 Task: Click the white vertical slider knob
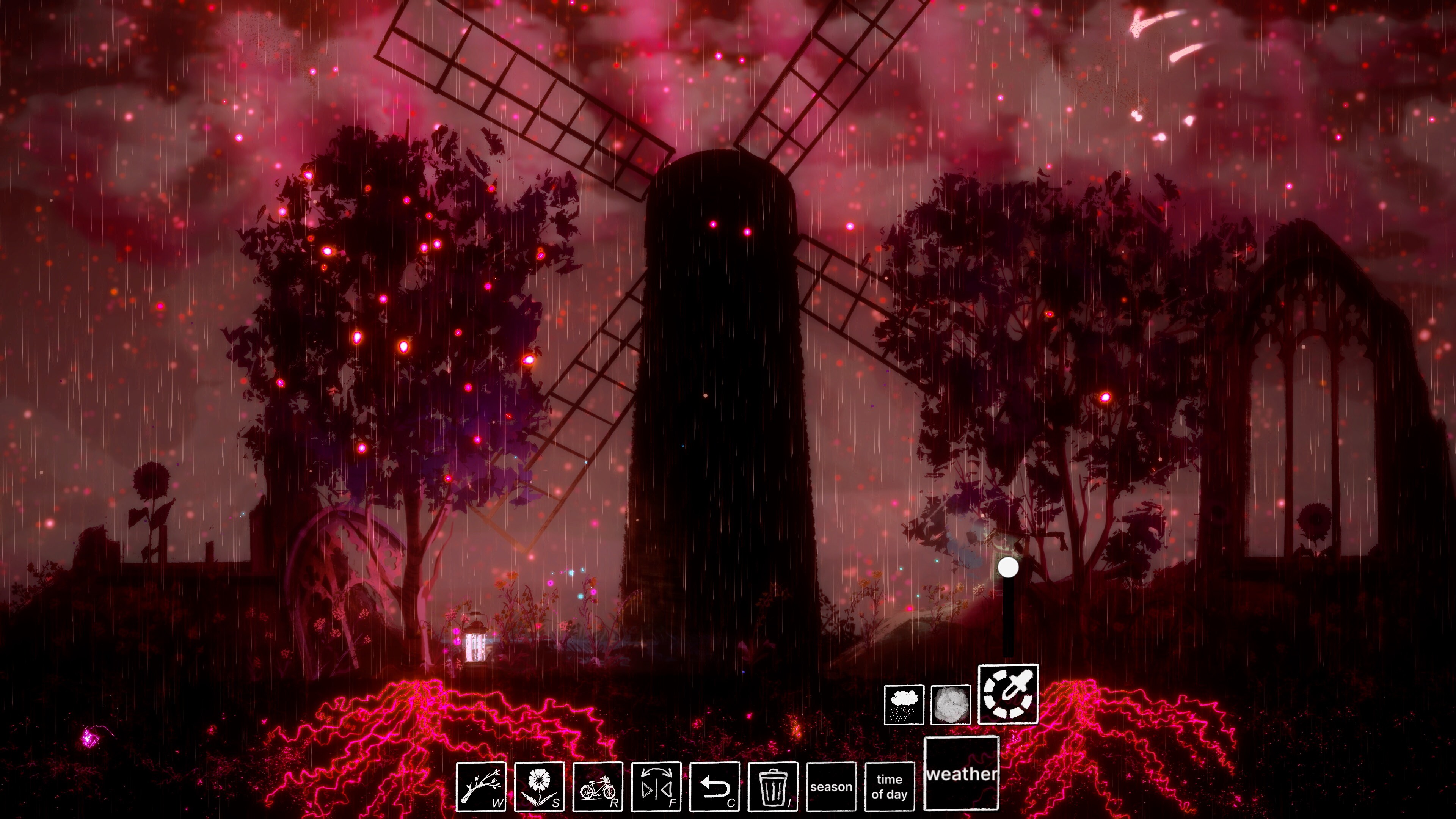tap(1008, 568)
